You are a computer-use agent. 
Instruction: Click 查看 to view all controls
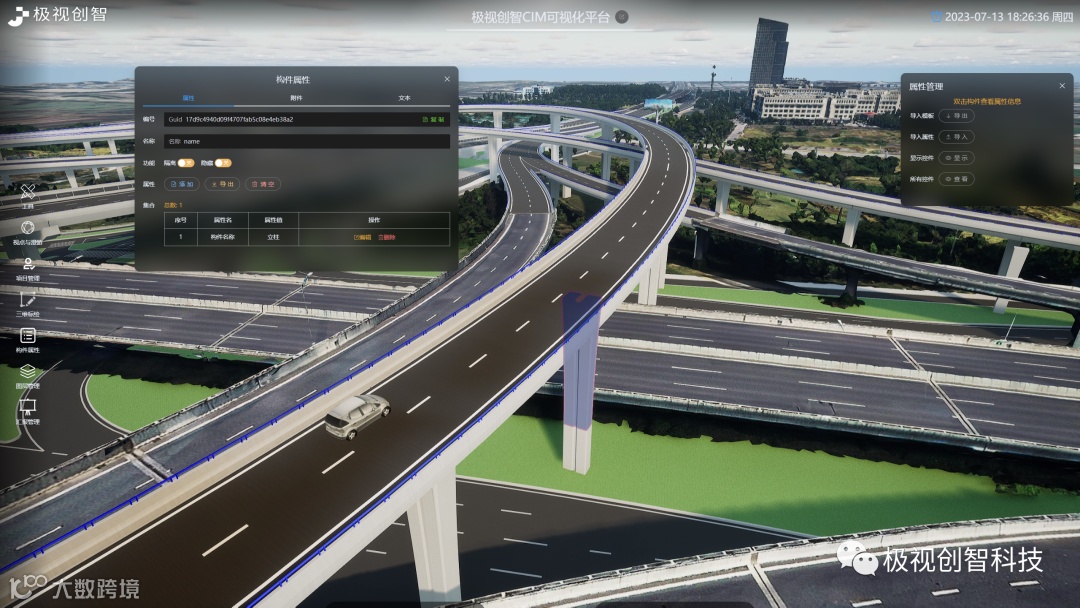pyautogui.click(x=957, y=179)
